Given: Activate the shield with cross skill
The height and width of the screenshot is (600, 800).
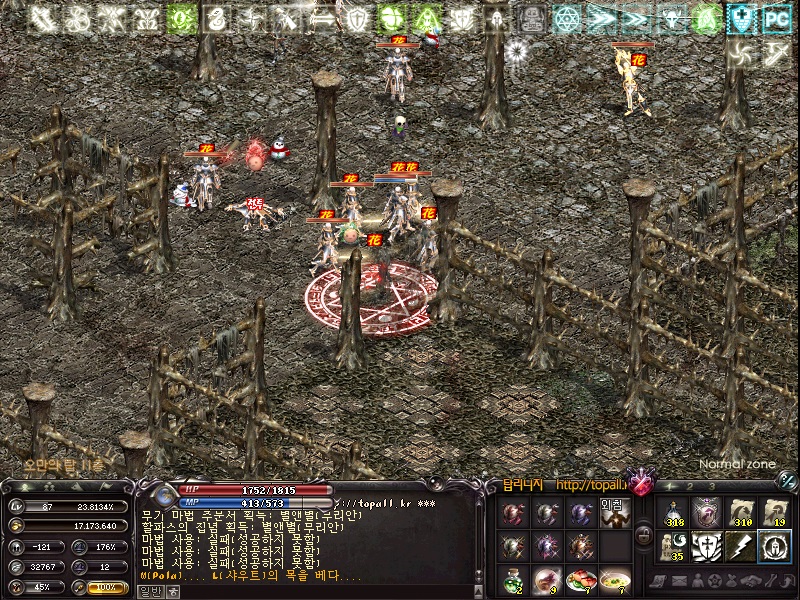Looking at the screenshot, I should coord(707,546).
